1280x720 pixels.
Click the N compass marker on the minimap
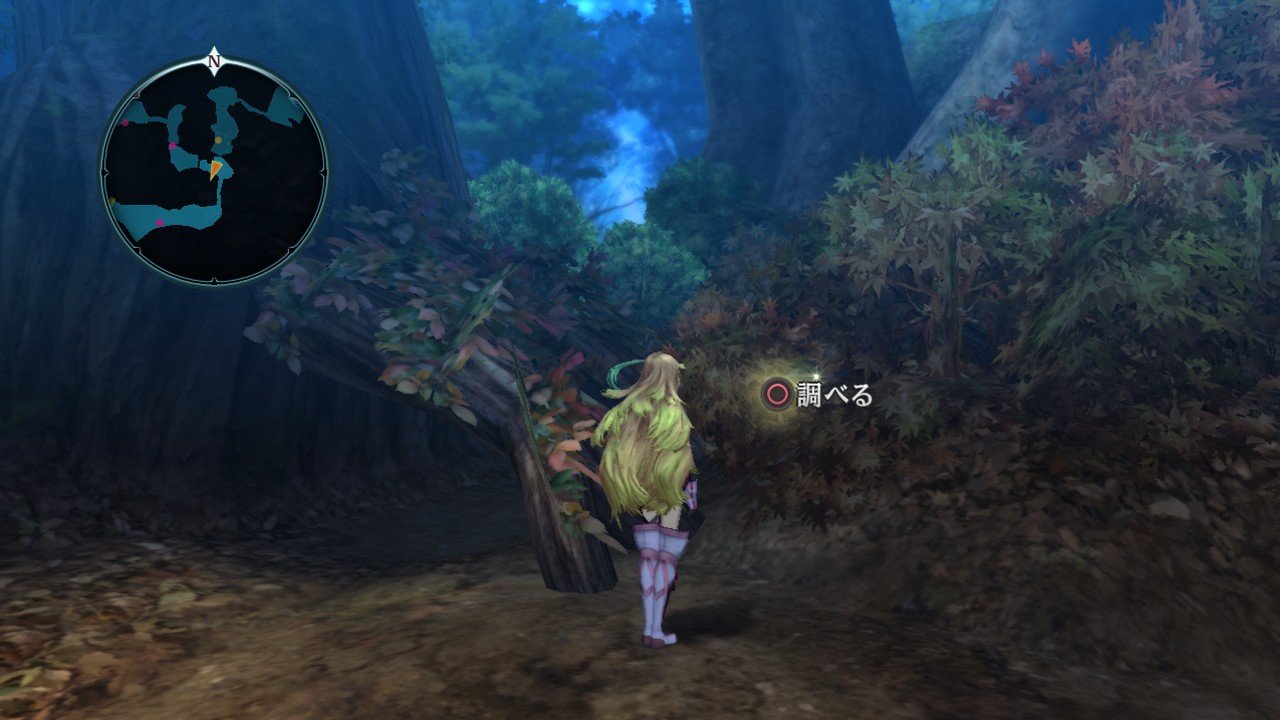212,61
